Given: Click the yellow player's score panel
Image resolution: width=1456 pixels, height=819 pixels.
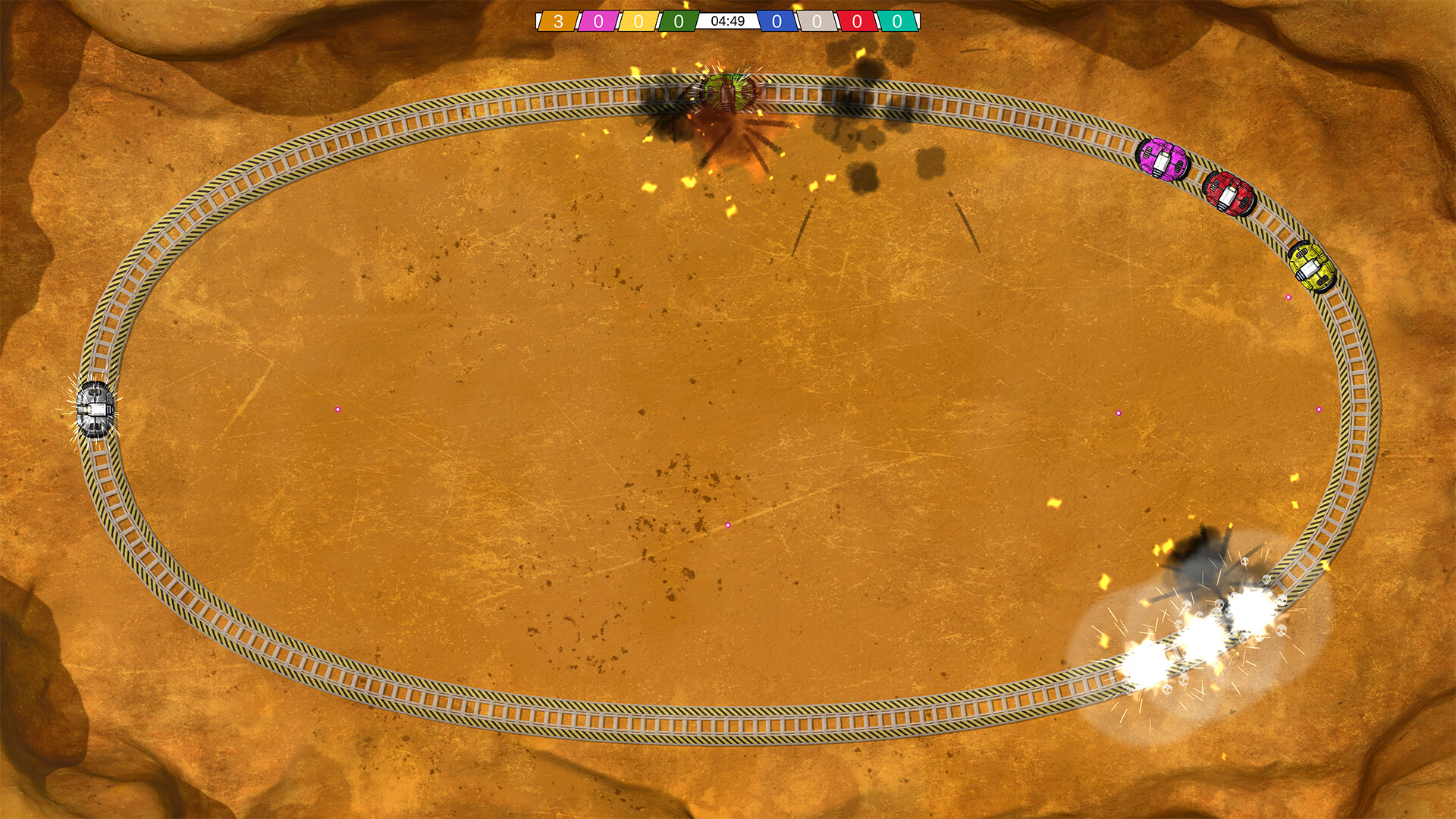Looking at the screenshot, I should click(636, 20).
